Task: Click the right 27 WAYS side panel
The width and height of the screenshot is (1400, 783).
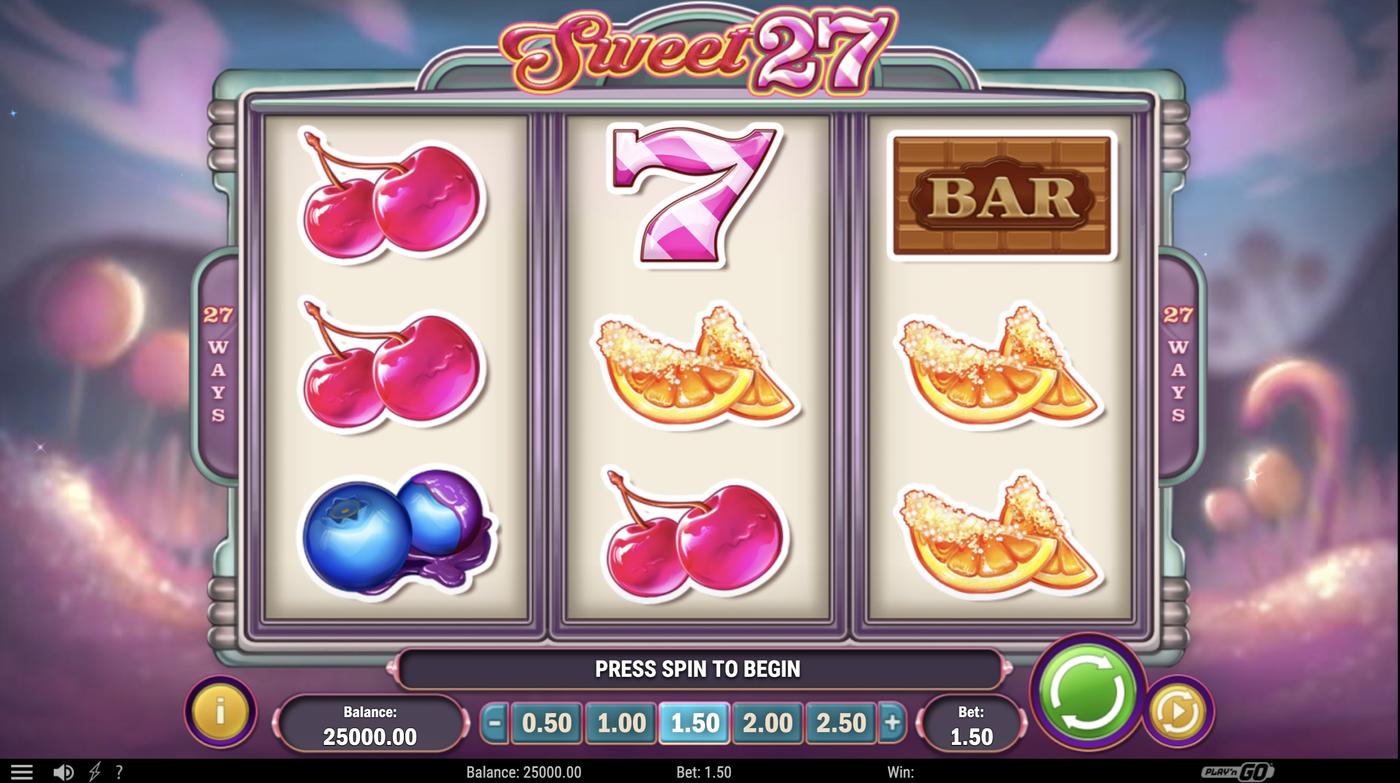Action: (x=1178, y=360)
